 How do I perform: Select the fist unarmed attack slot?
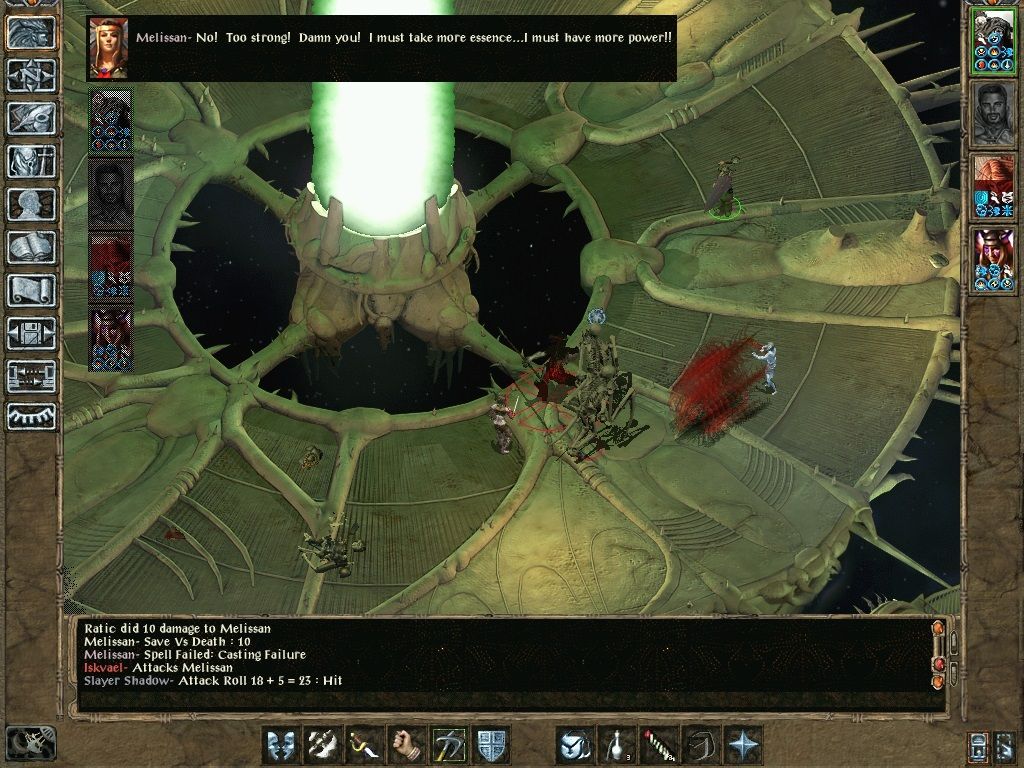click(407, 745)
